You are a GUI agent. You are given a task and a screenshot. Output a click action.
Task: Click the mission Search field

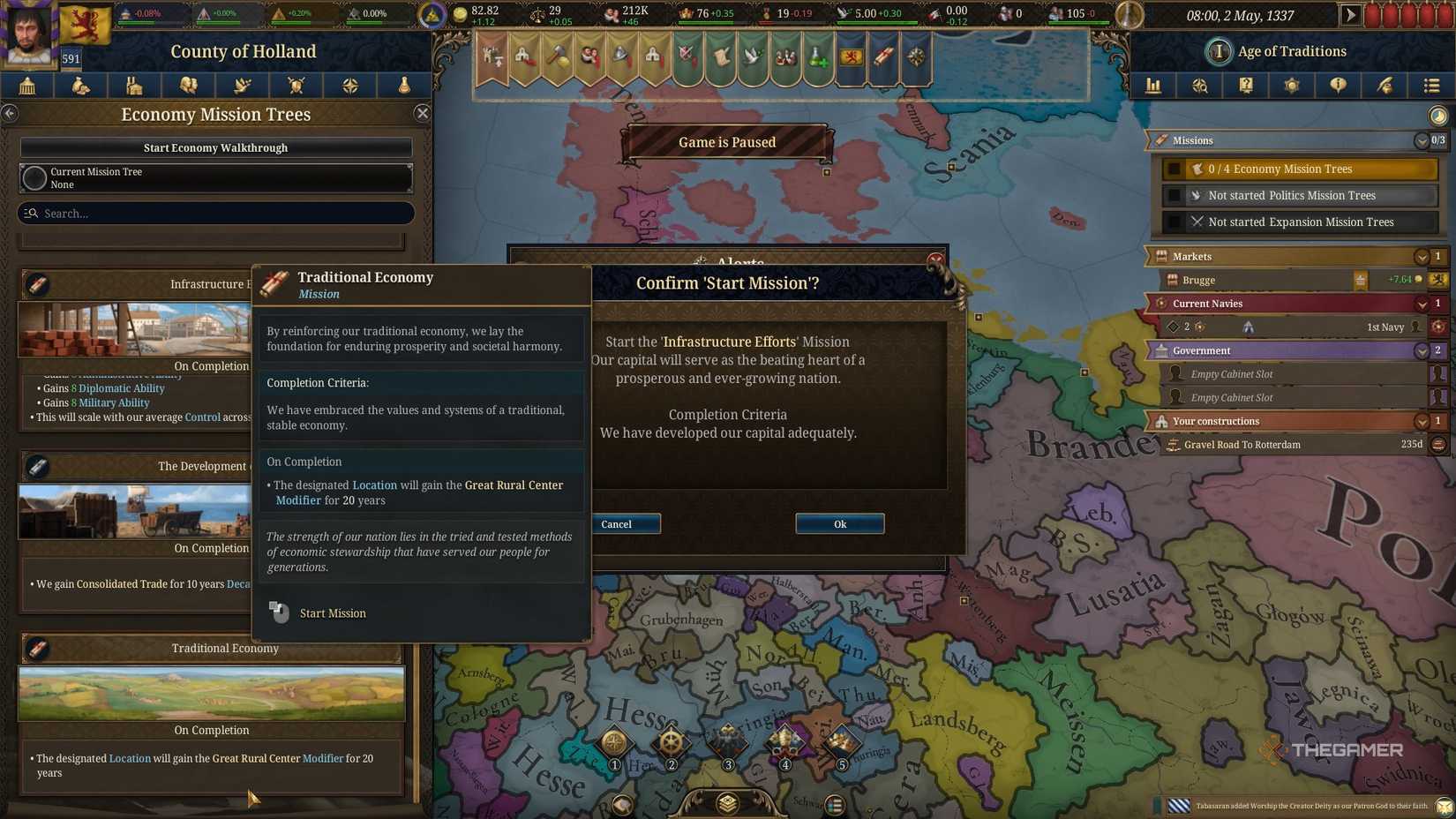tap(215, 213)
